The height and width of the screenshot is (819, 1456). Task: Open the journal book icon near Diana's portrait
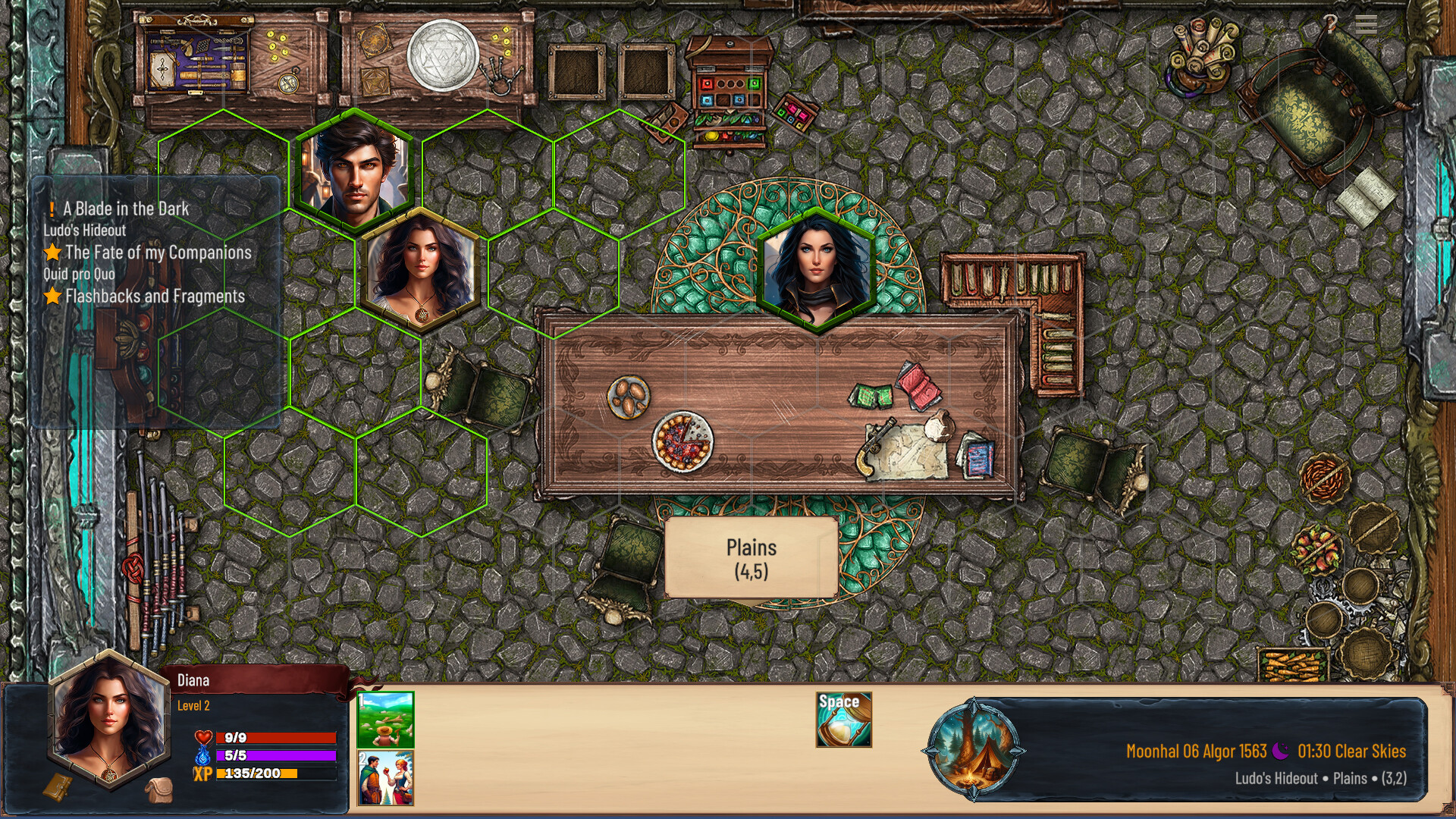(x=58, y=786)
